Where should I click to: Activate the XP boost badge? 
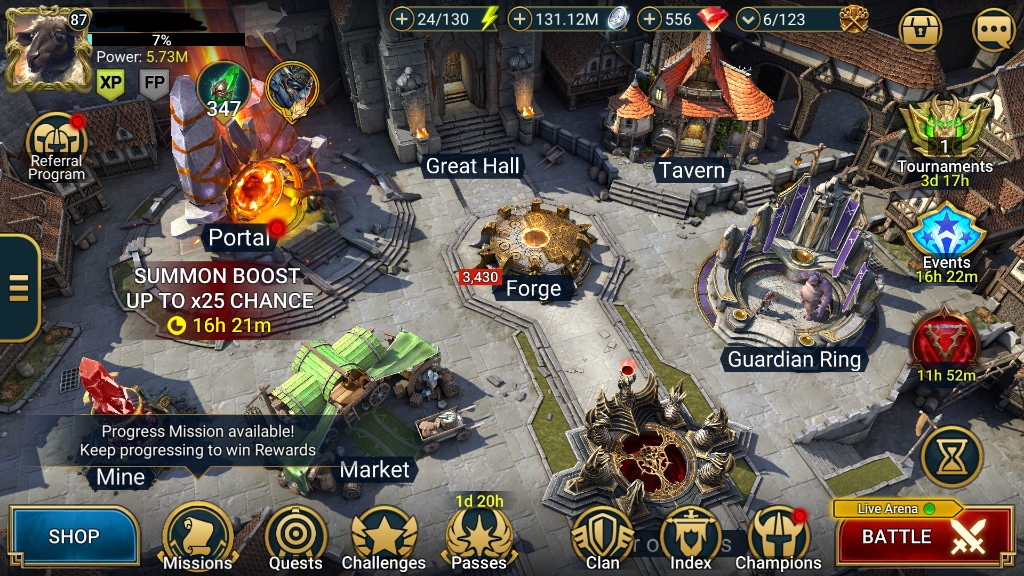click(x=111, y=84)
